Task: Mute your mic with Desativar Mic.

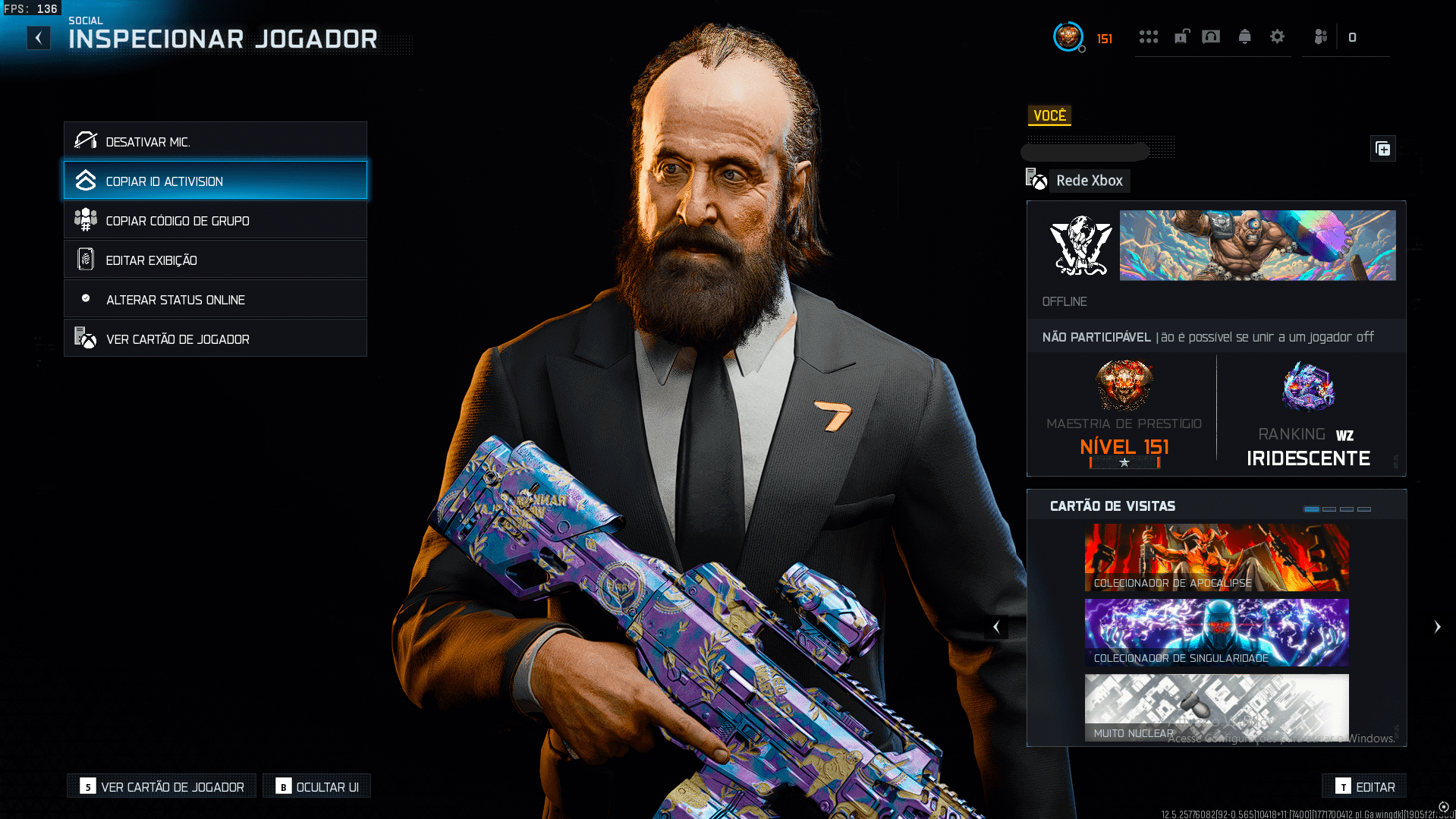Action: [215, 140]
